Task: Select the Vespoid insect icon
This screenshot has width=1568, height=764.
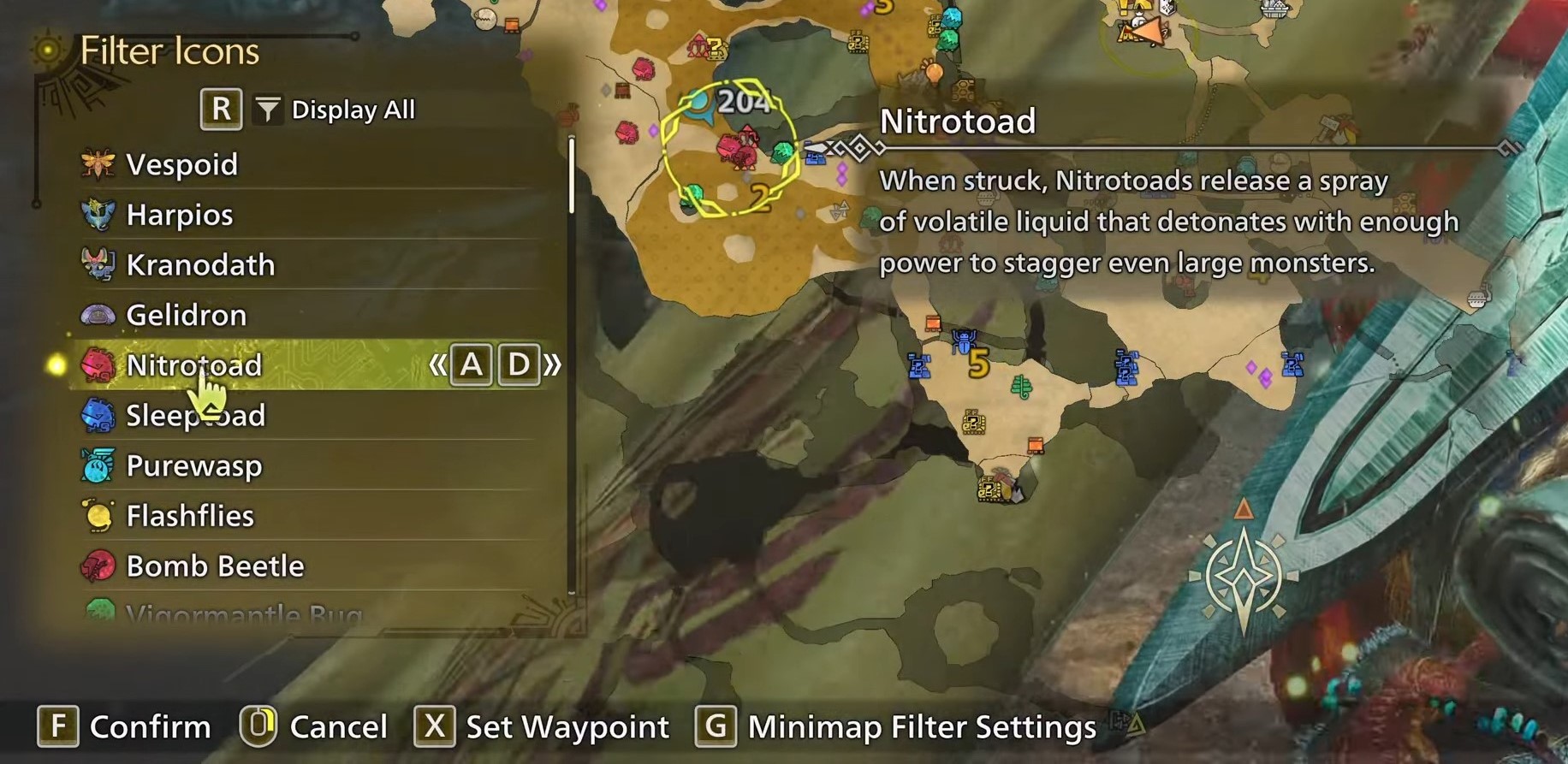Action: (100, 163)
